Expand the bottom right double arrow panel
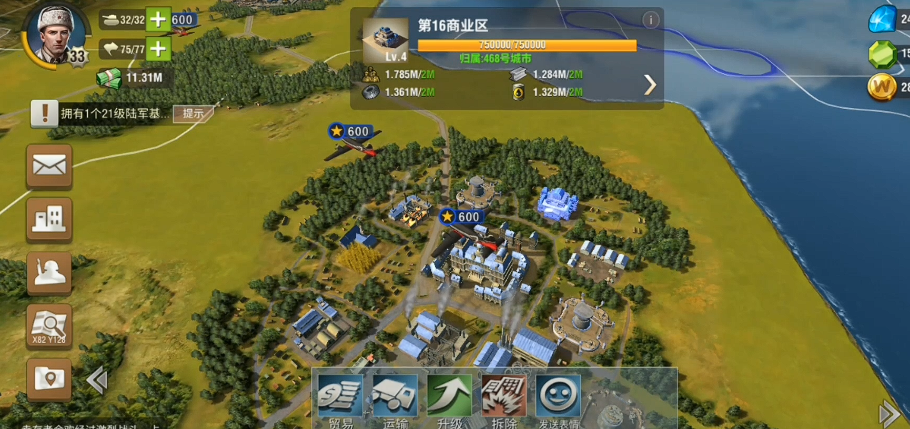Screen dimensions: 910x429 click(888, 413)
